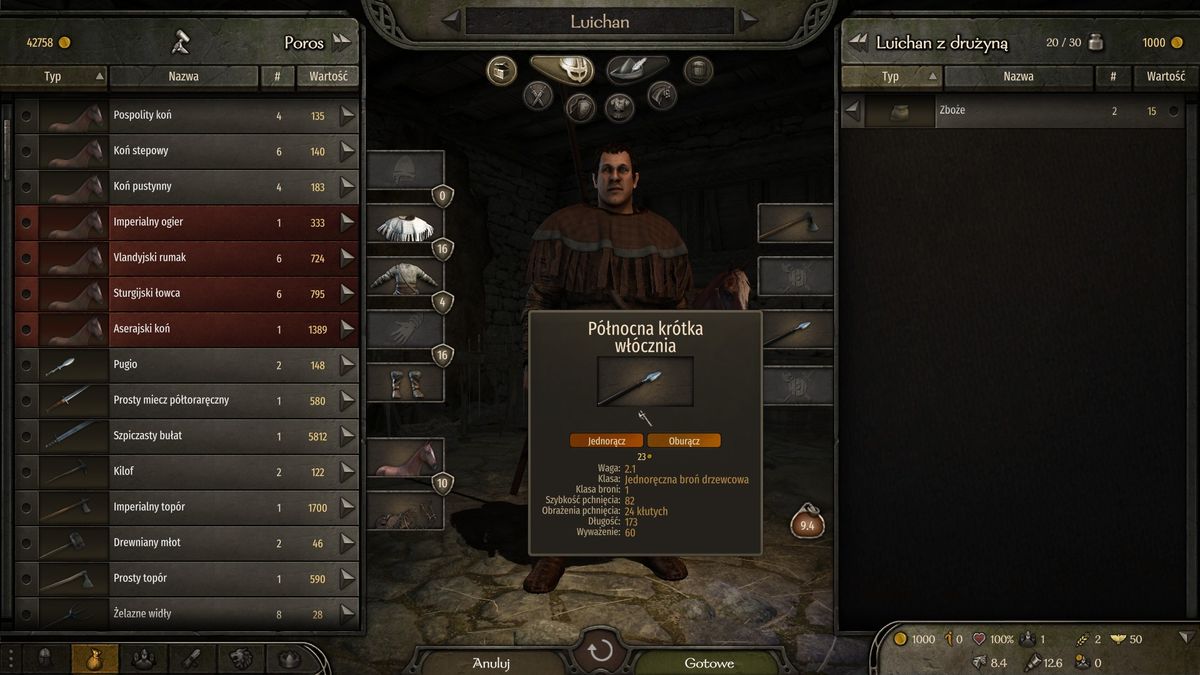Choose Oburącz usage in the spear tooltip
The height and width of the screenshot is (675, 1200).
684,440
